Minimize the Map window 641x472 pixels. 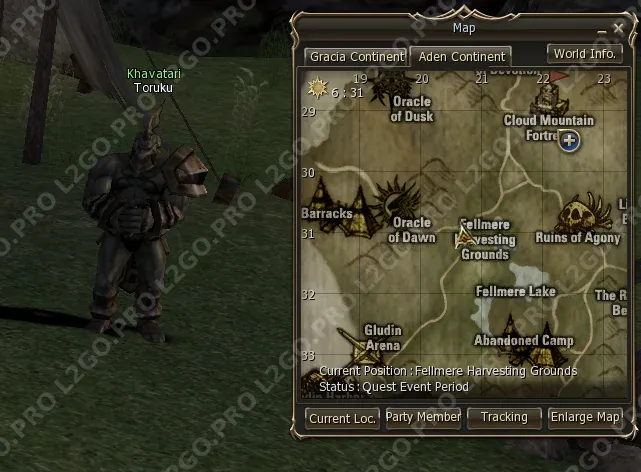[x=601, y=30]
